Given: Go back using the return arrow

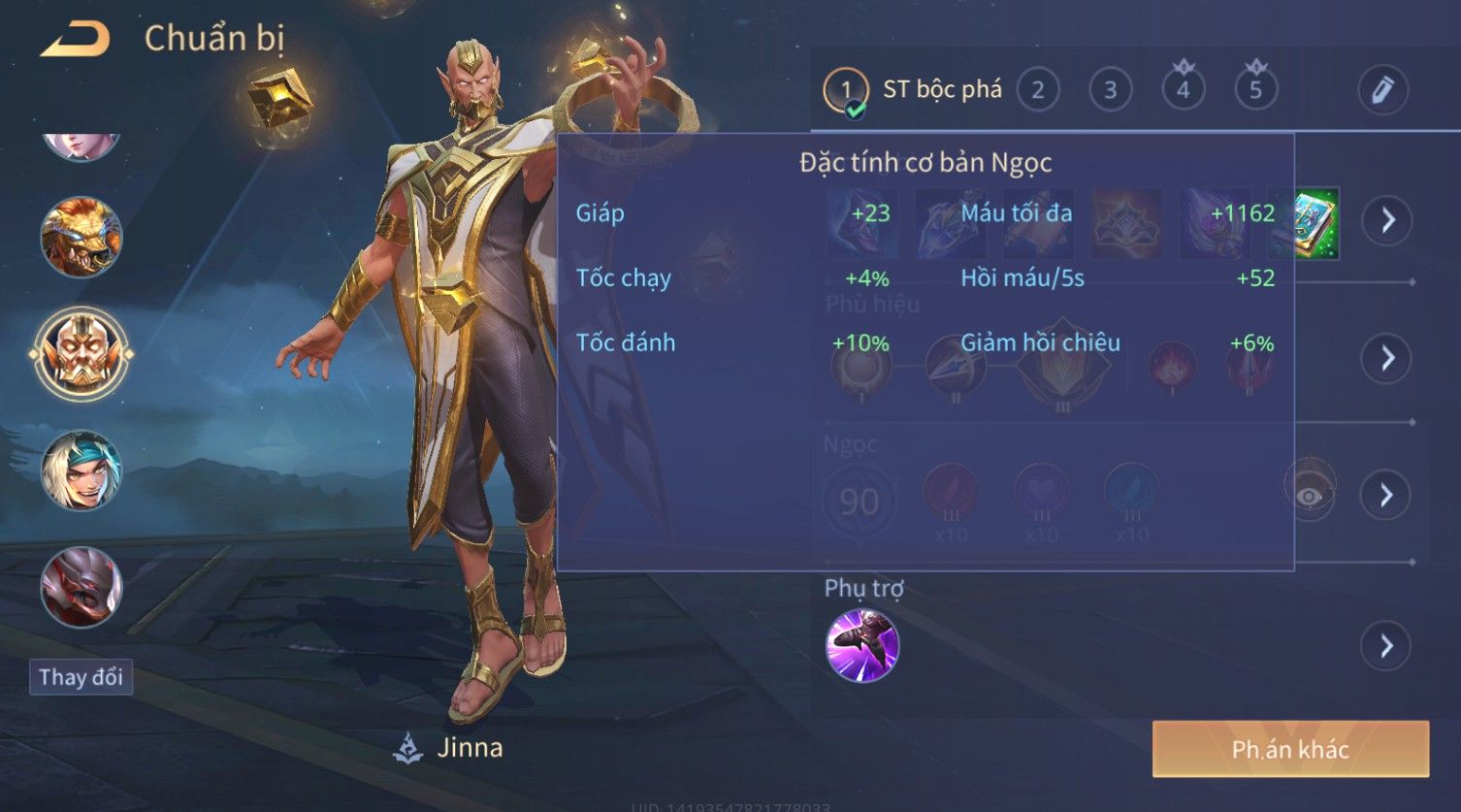Looking at the screenshot, I should click(x=75, y=40).
